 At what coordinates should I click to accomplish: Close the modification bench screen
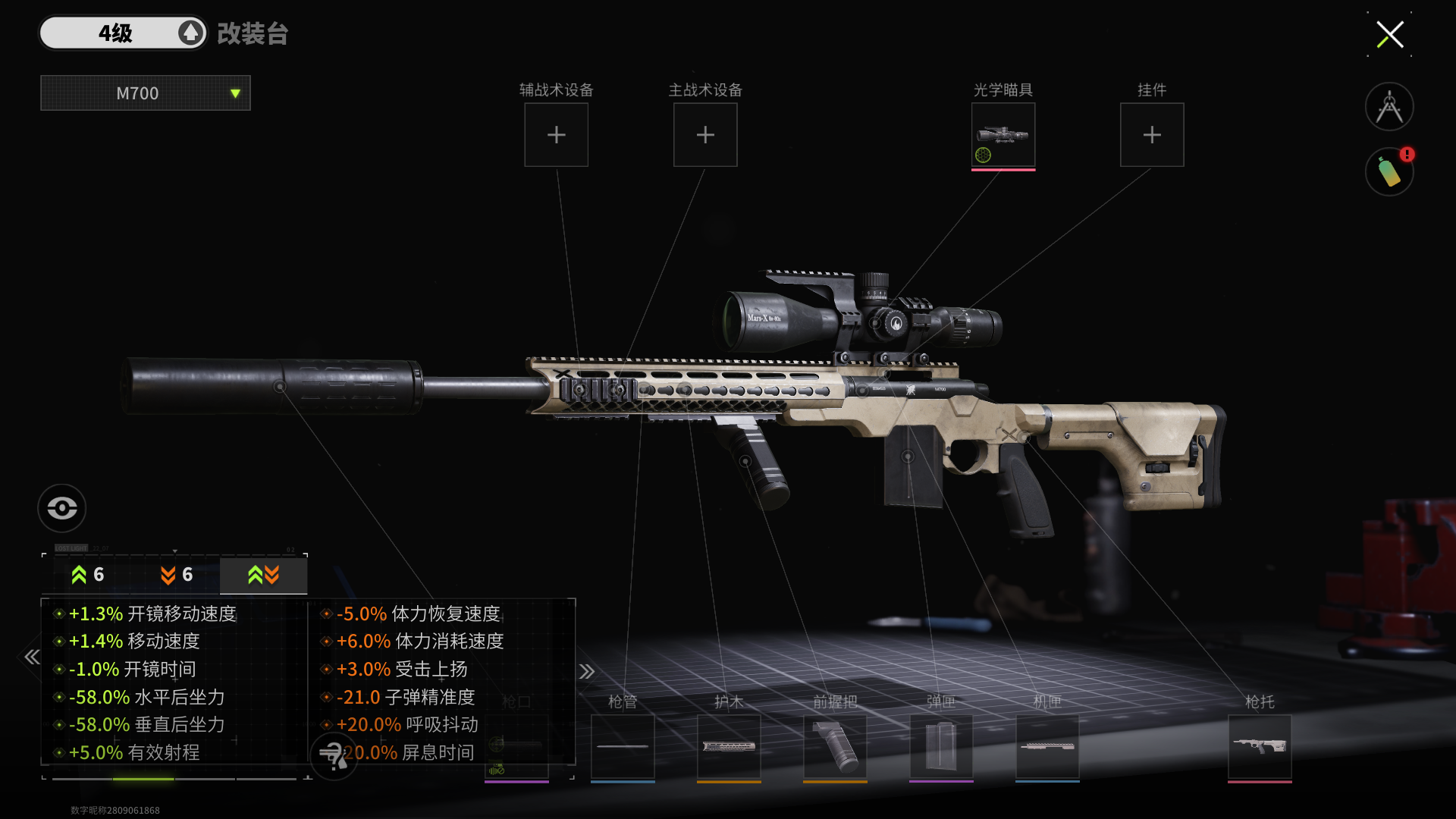pos(1389,34)
